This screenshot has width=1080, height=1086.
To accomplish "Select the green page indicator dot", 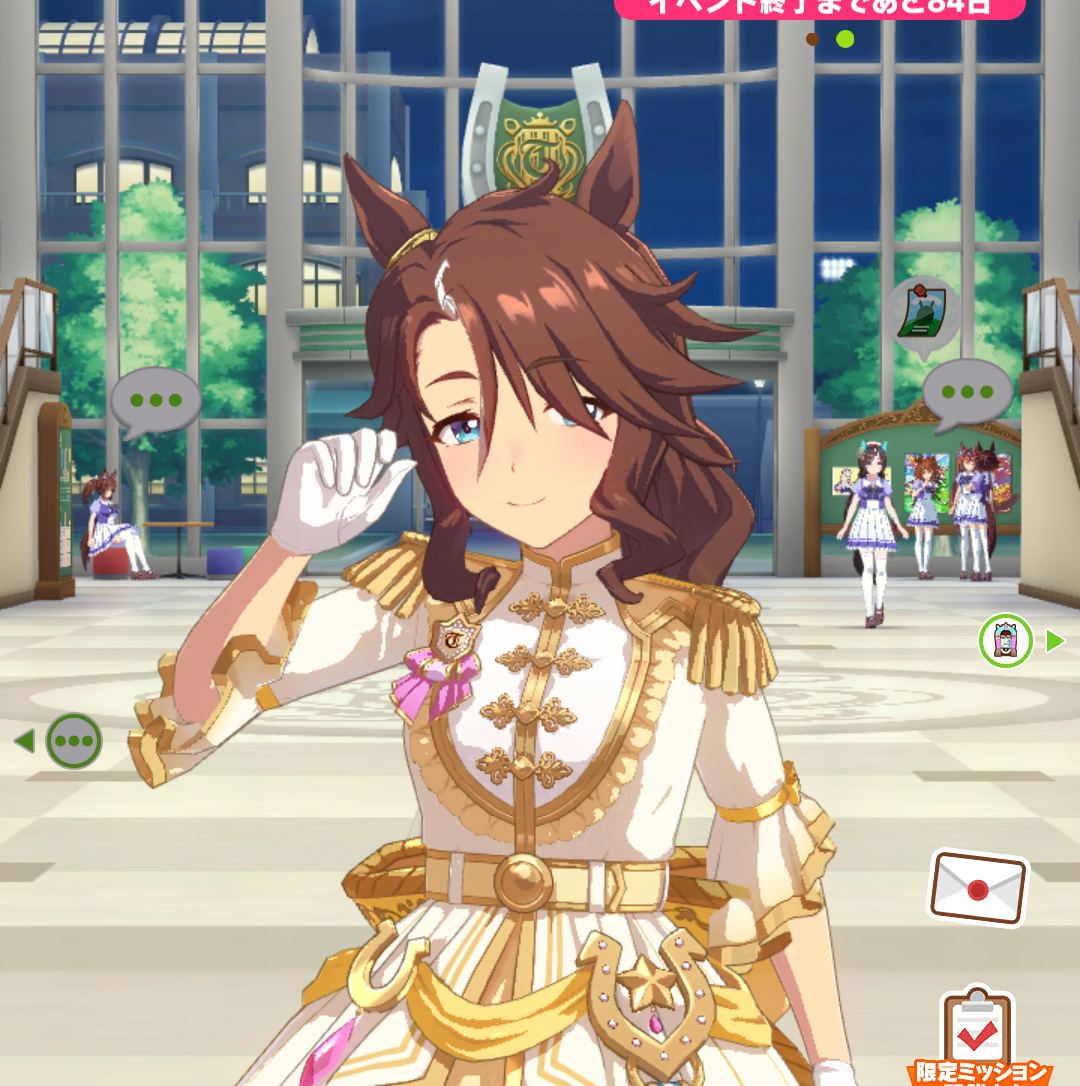I will tap(845, 39).
